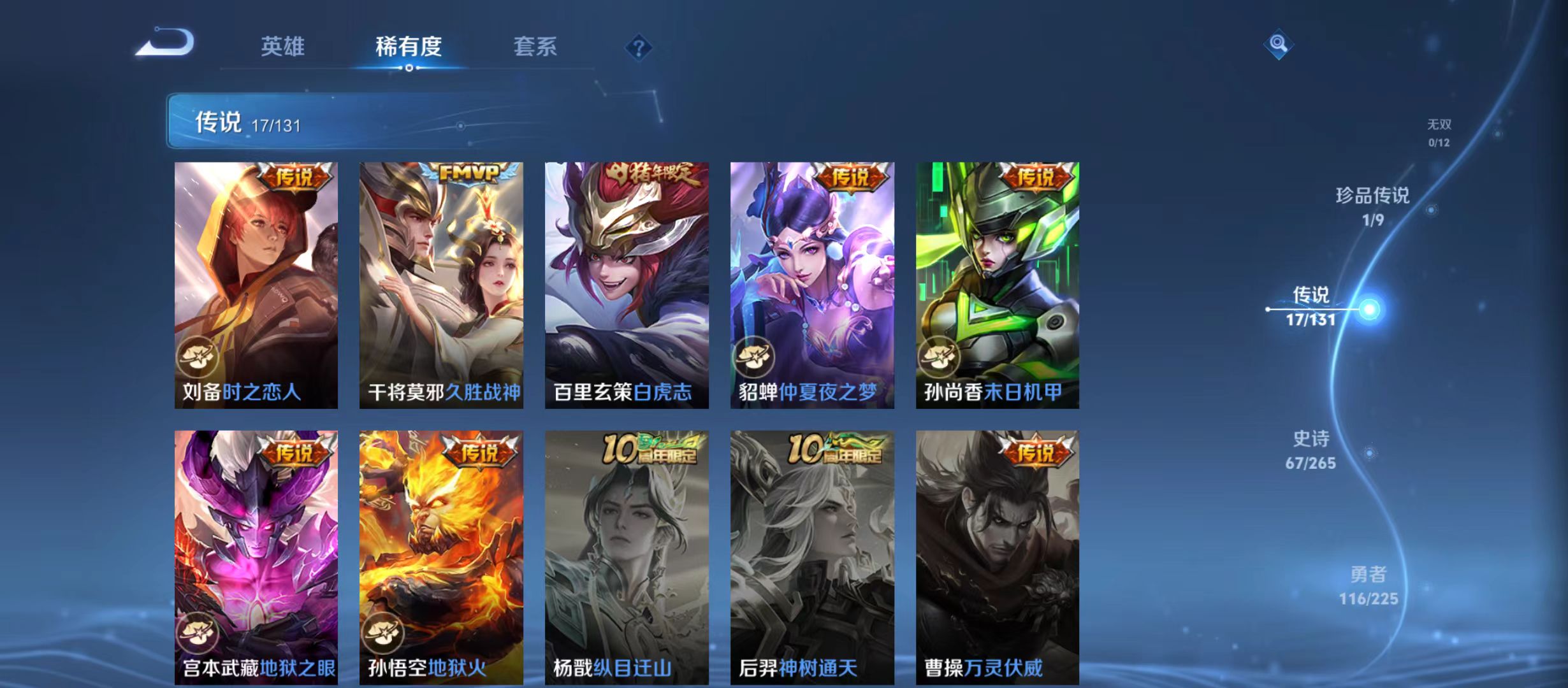Switch to the 英雄 tab

(x=282, y=47)
